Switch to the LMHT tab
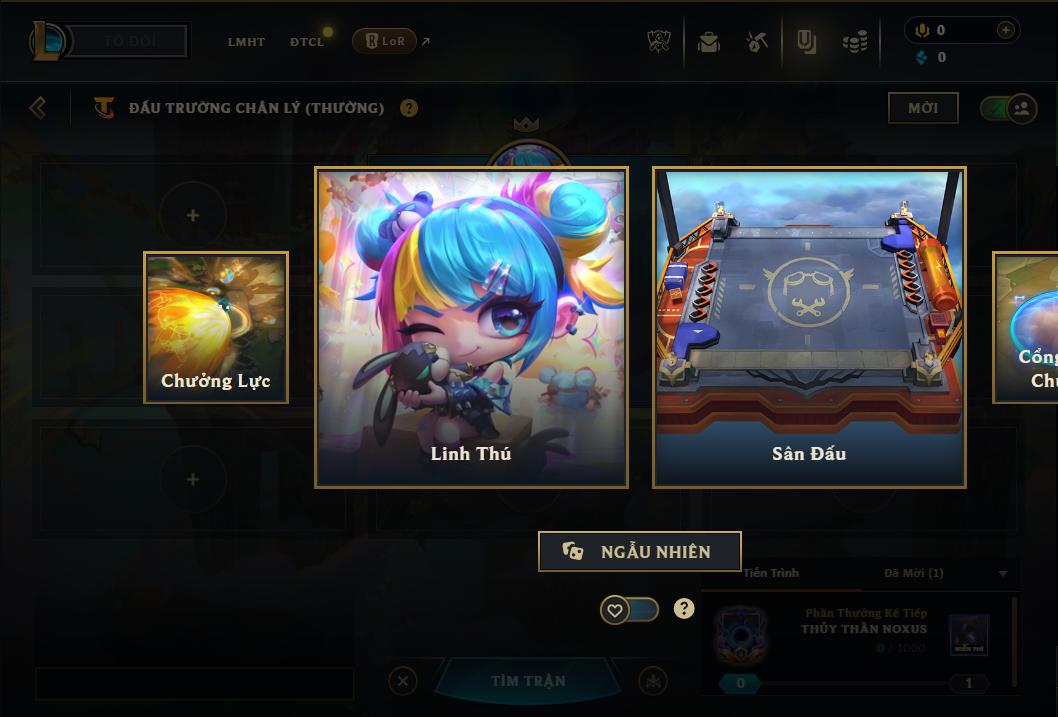The image size is (1058, 717). click(246, 42)
